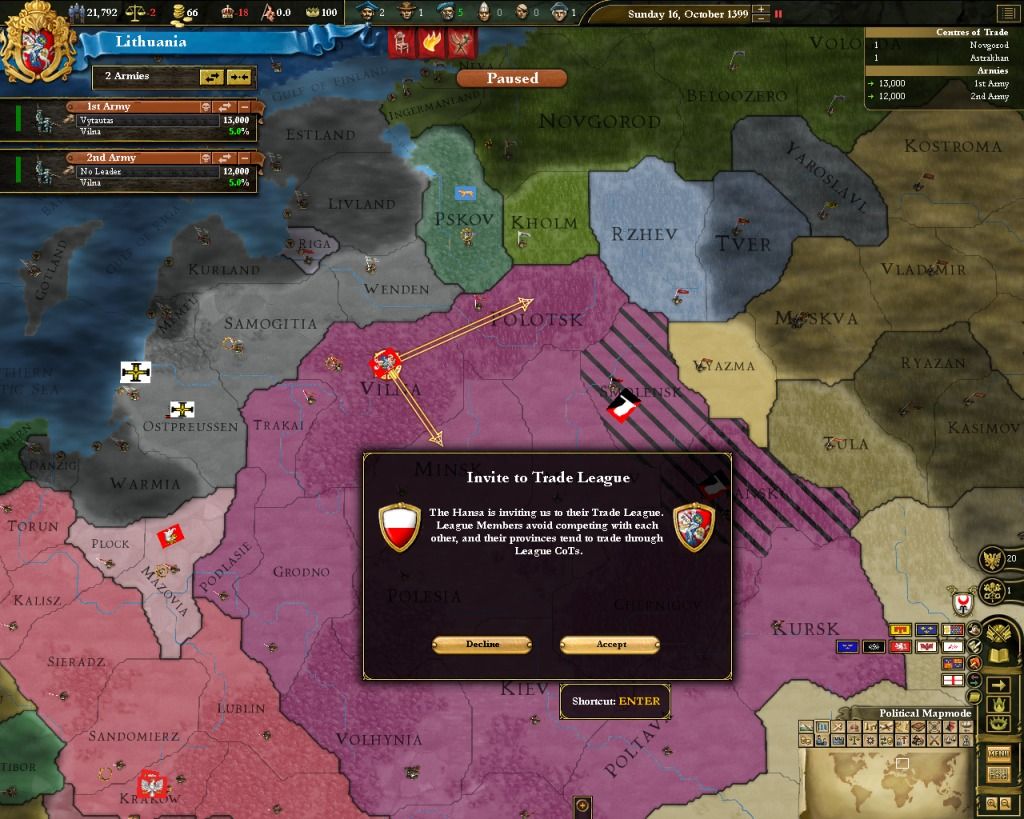Click the reorganize armies arrows button
This screenshot has width=1024, height=819.
[211, 76]
